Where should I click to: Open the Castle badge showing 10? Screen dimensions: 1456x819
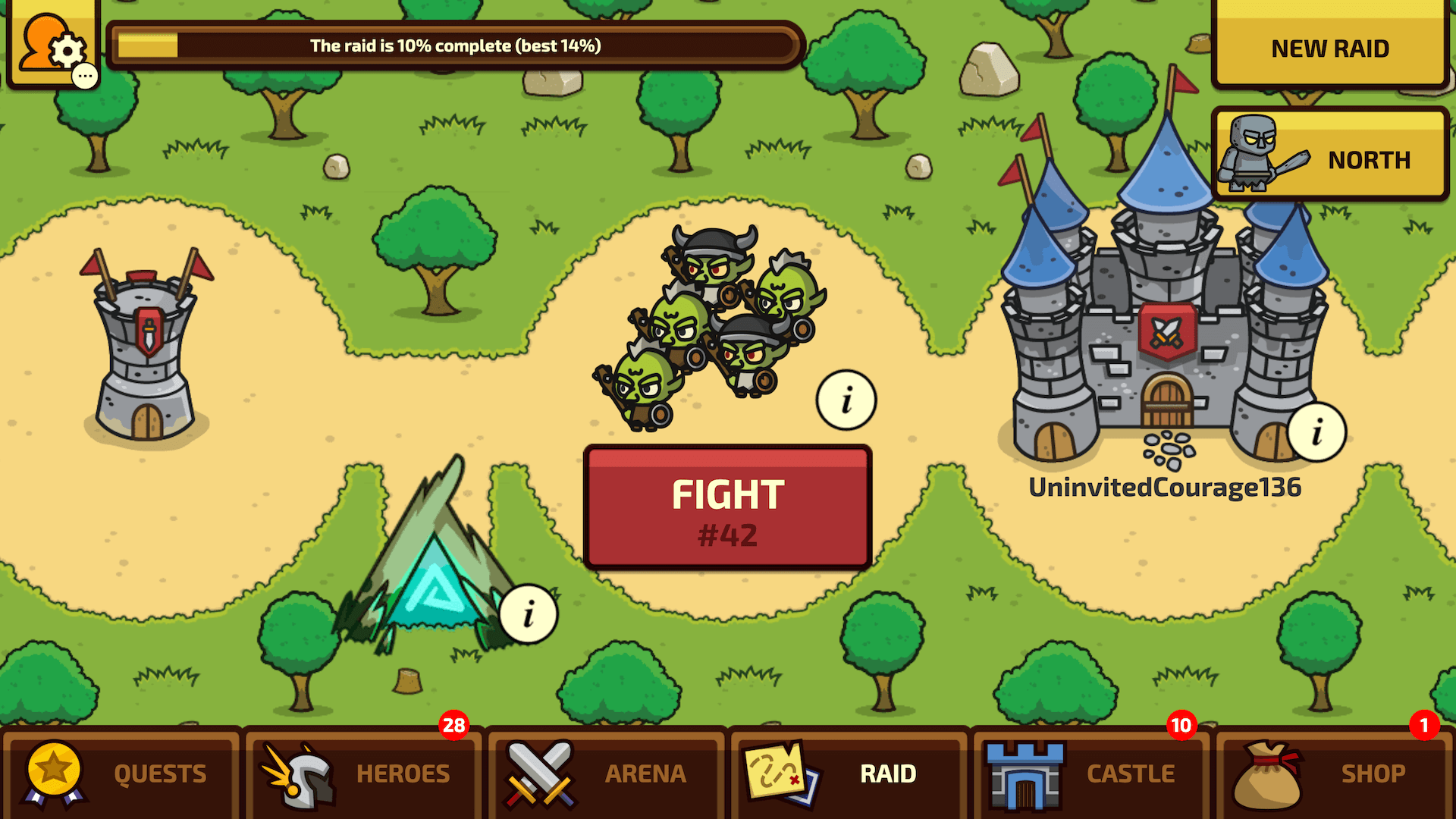pos(1181,726)
